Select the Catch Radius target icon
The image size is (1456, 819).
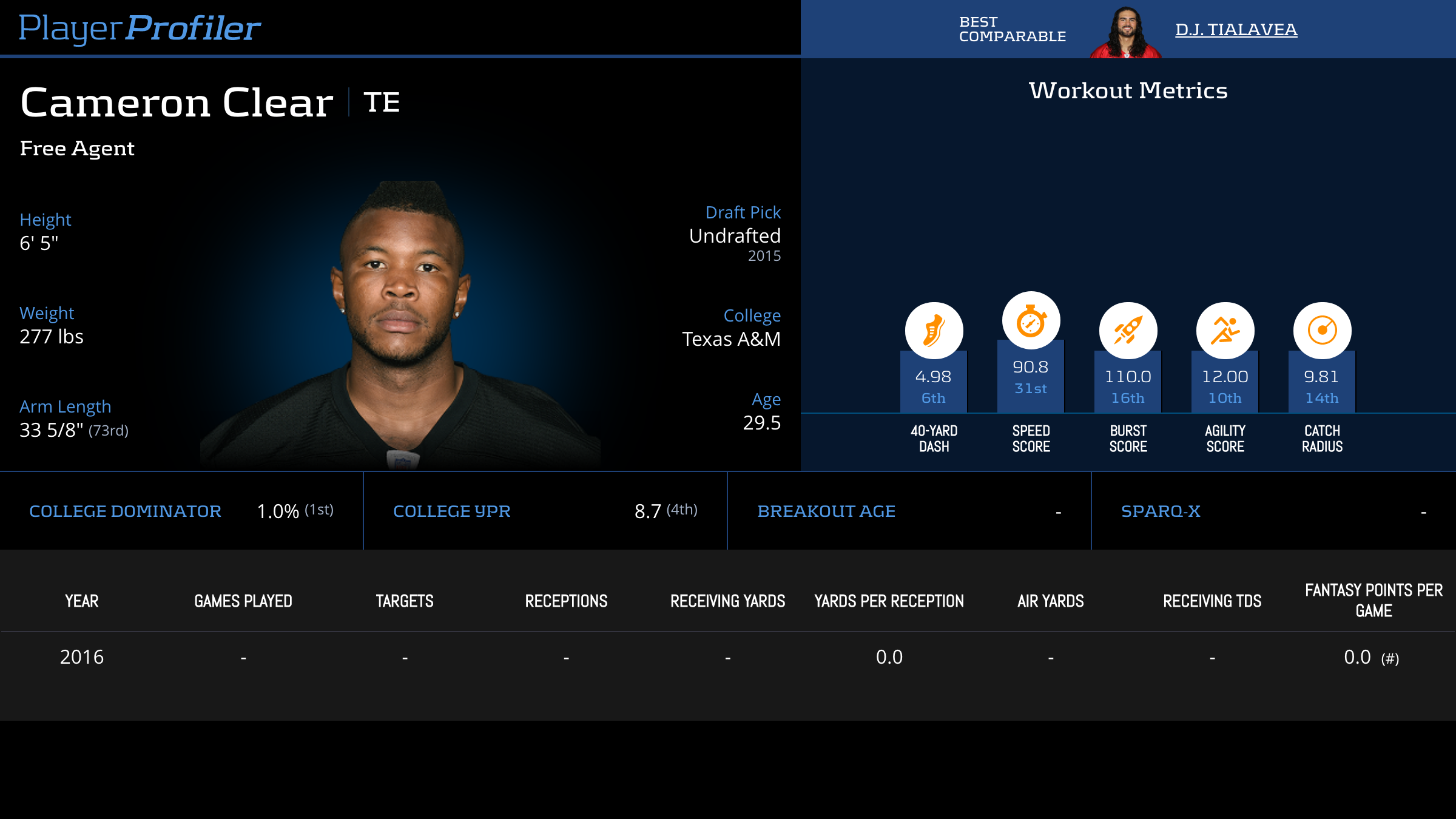(1322, 331)
